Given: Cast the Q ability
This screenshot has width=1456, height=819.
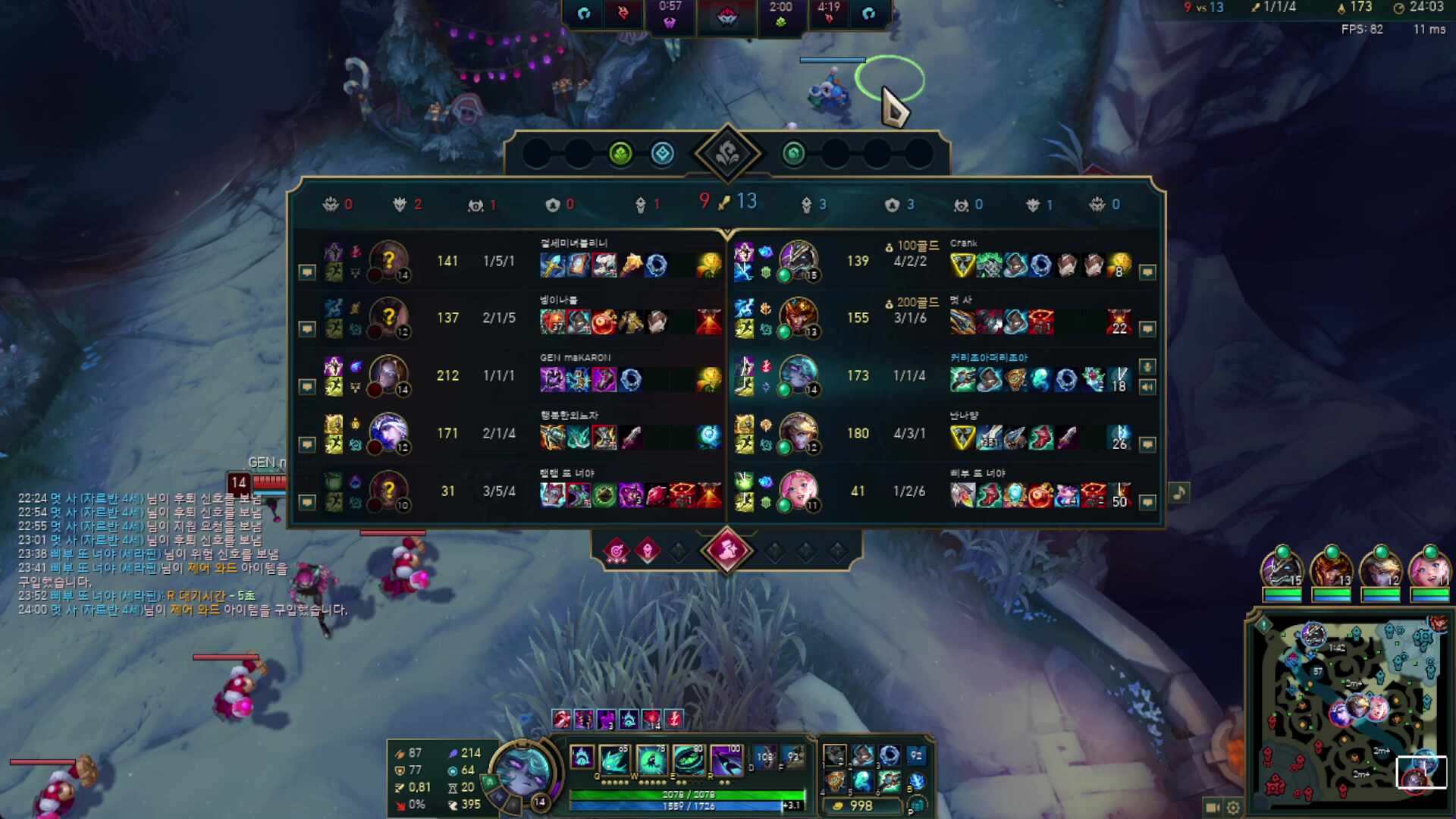Looking at the screenshot, I should 613,758.
